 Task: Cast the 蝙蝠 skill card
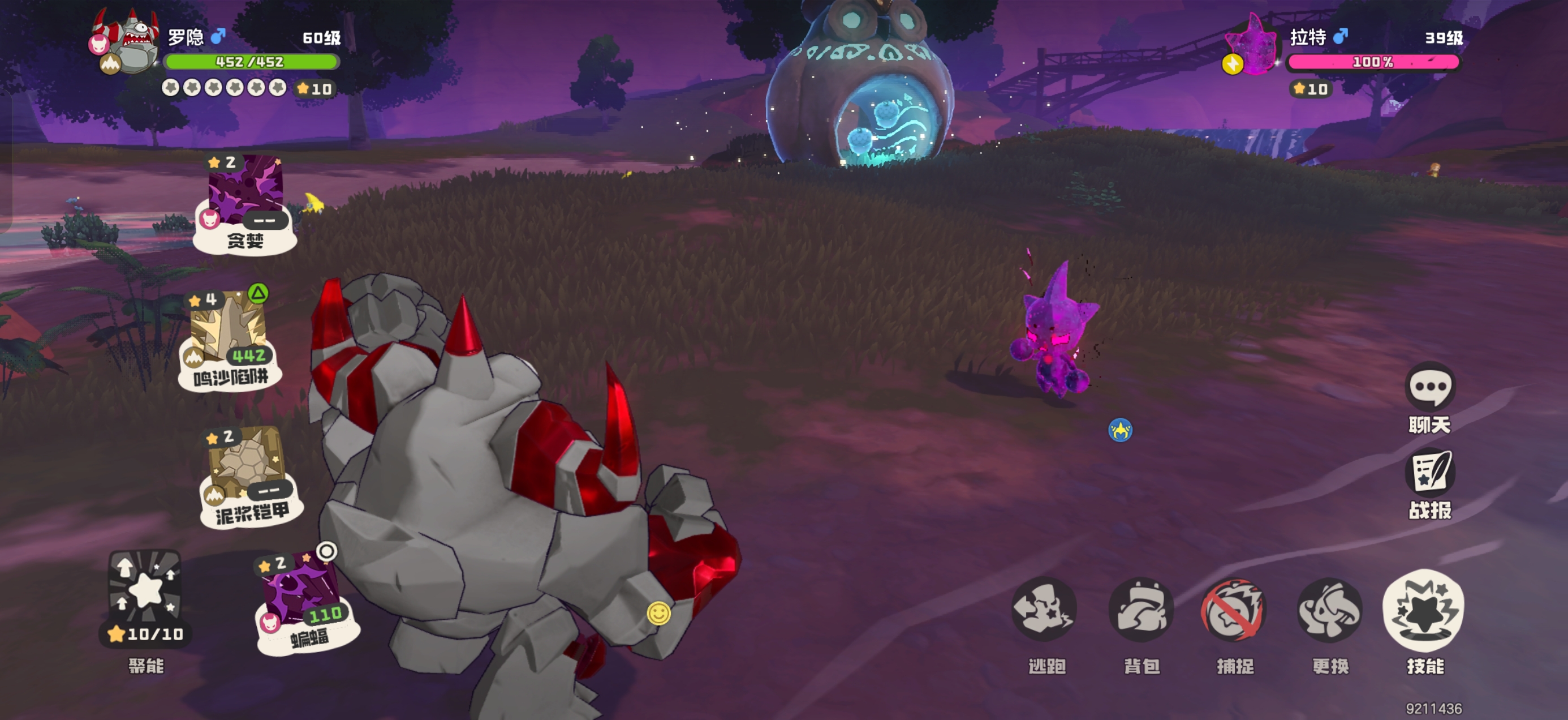pos(303,601)
